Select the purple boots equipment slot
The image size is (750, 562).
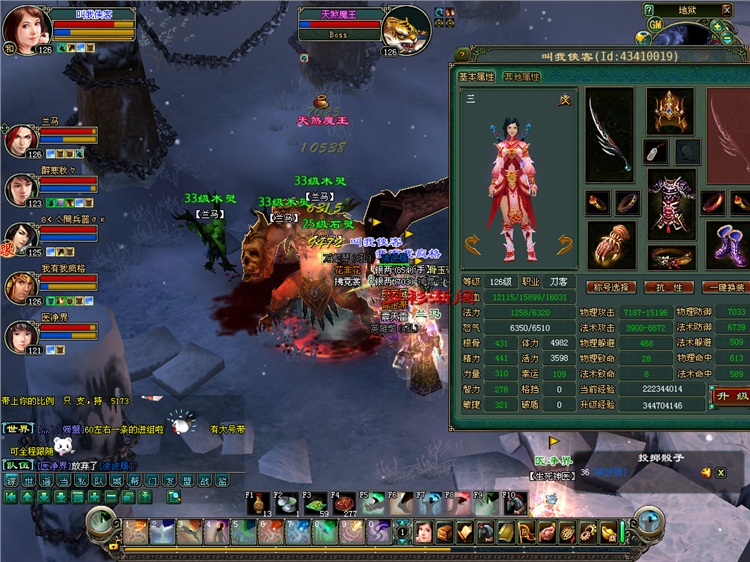pyautogui.click(x=727, y=244)
